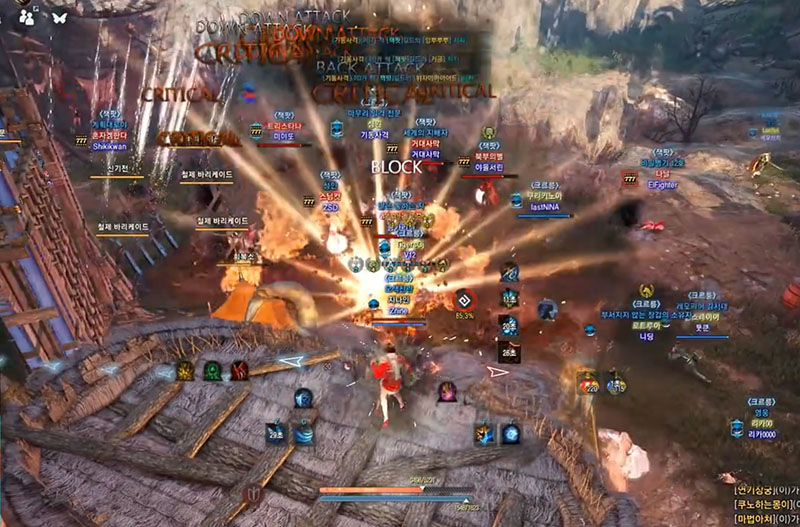
Task: Activate the blue shield skill icon
Action: [x=302, y=398]
